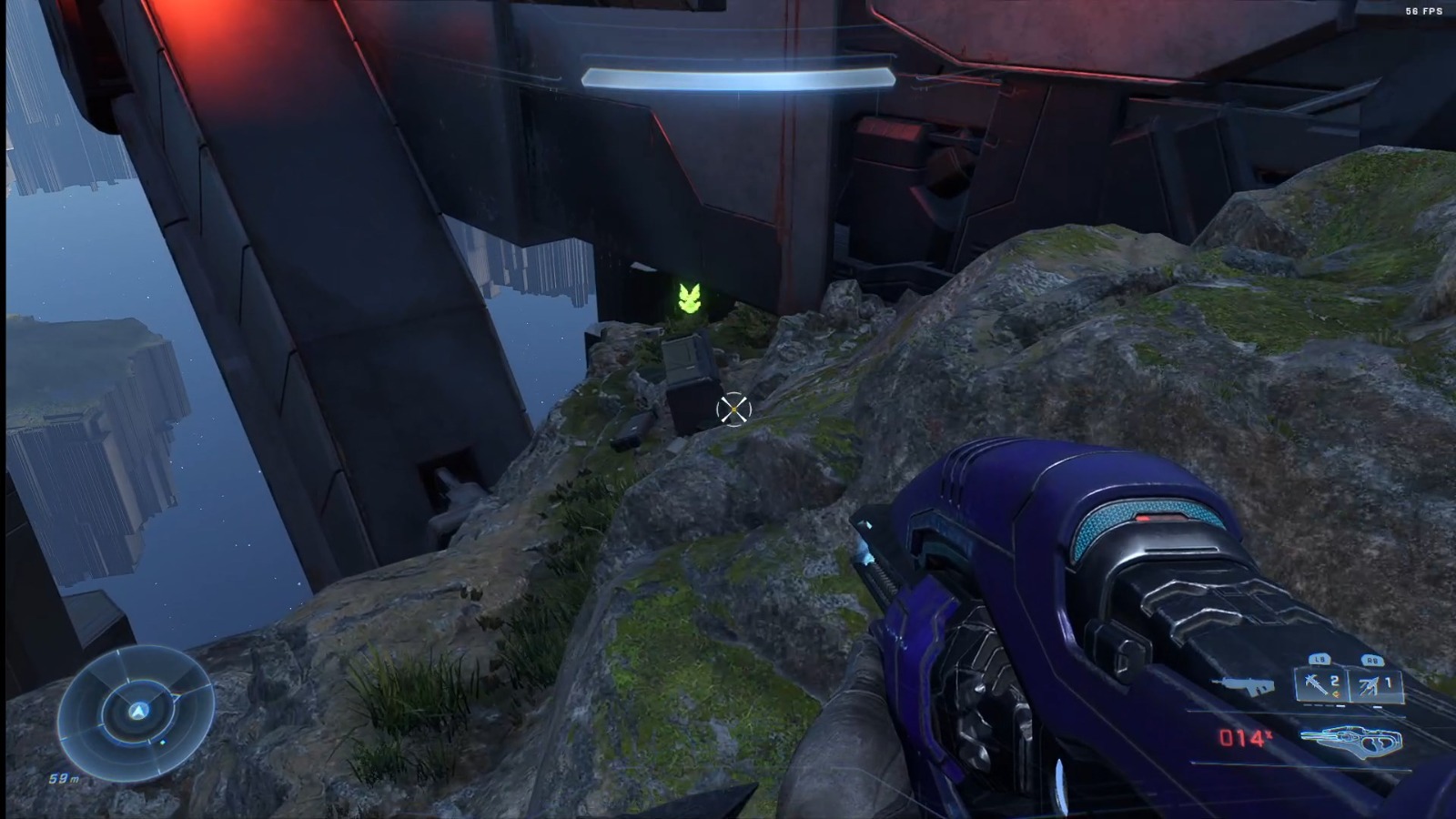
Task: Select the Spartan Core collectible marker
Action: click(690, 298)
